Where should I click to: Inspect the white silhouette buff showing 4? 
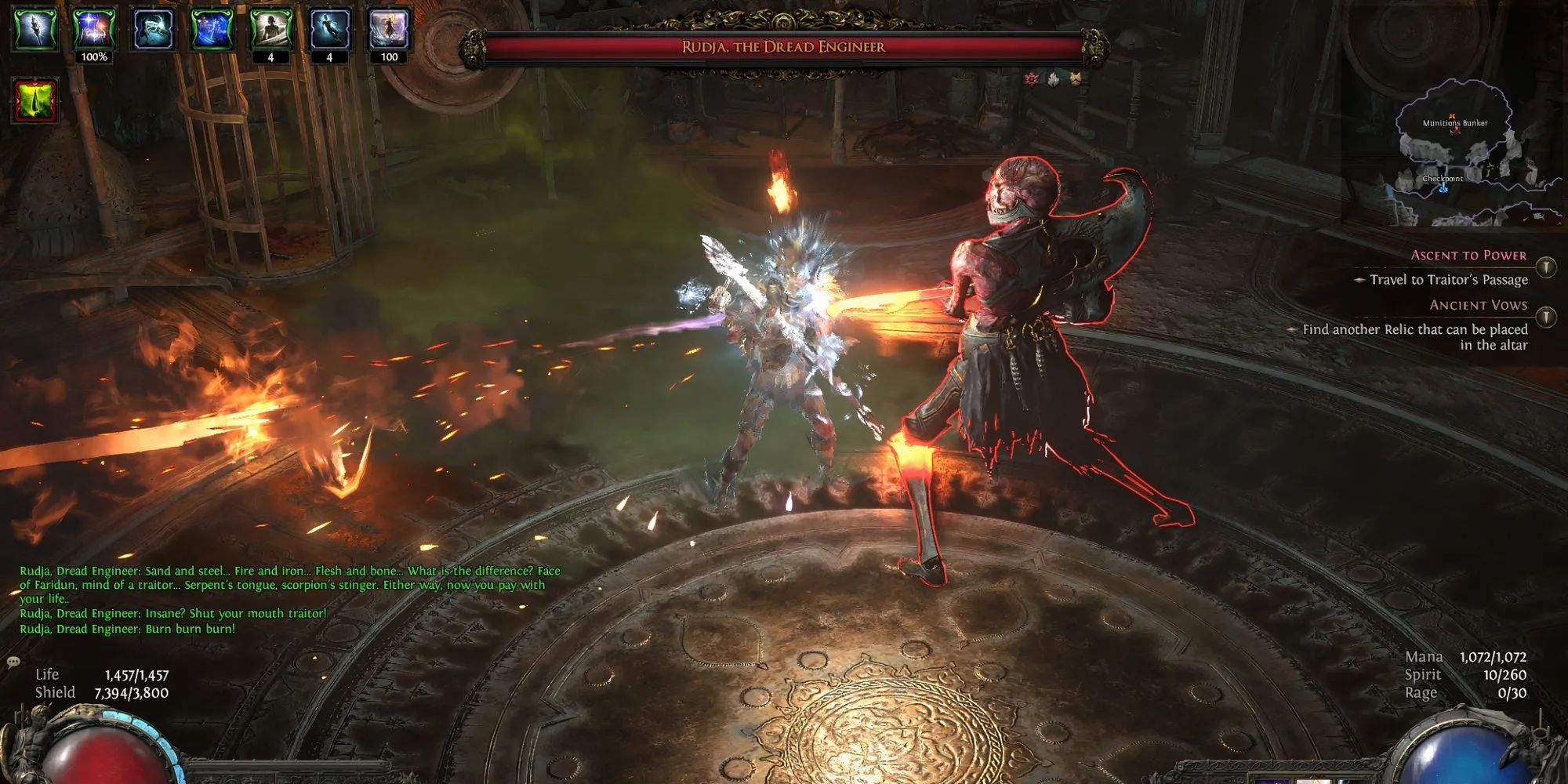[x=270, y=29]
